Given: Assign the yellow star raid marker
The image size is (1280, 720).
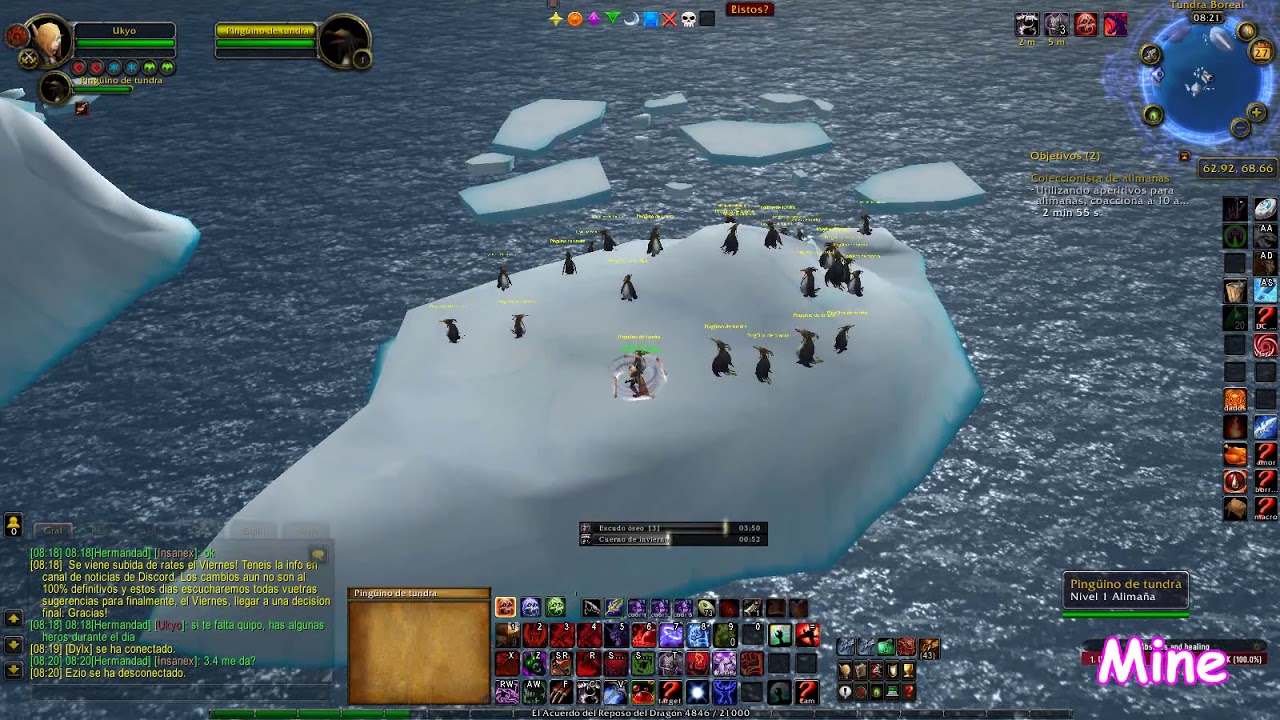Looking at the screenshot, I should pos(556,19).
